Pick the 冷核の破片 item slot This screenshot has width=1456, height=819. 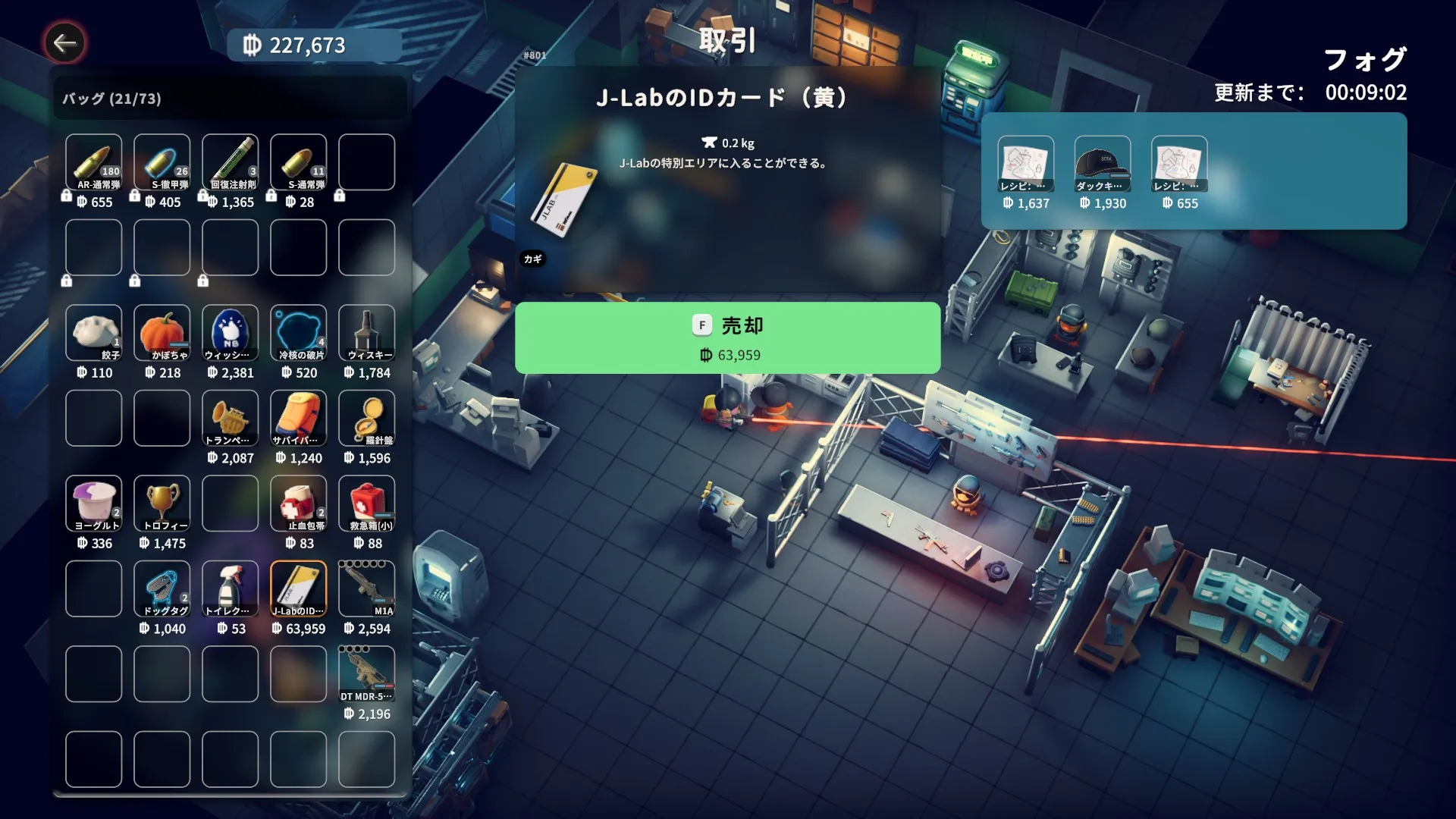tap(299, 333)
